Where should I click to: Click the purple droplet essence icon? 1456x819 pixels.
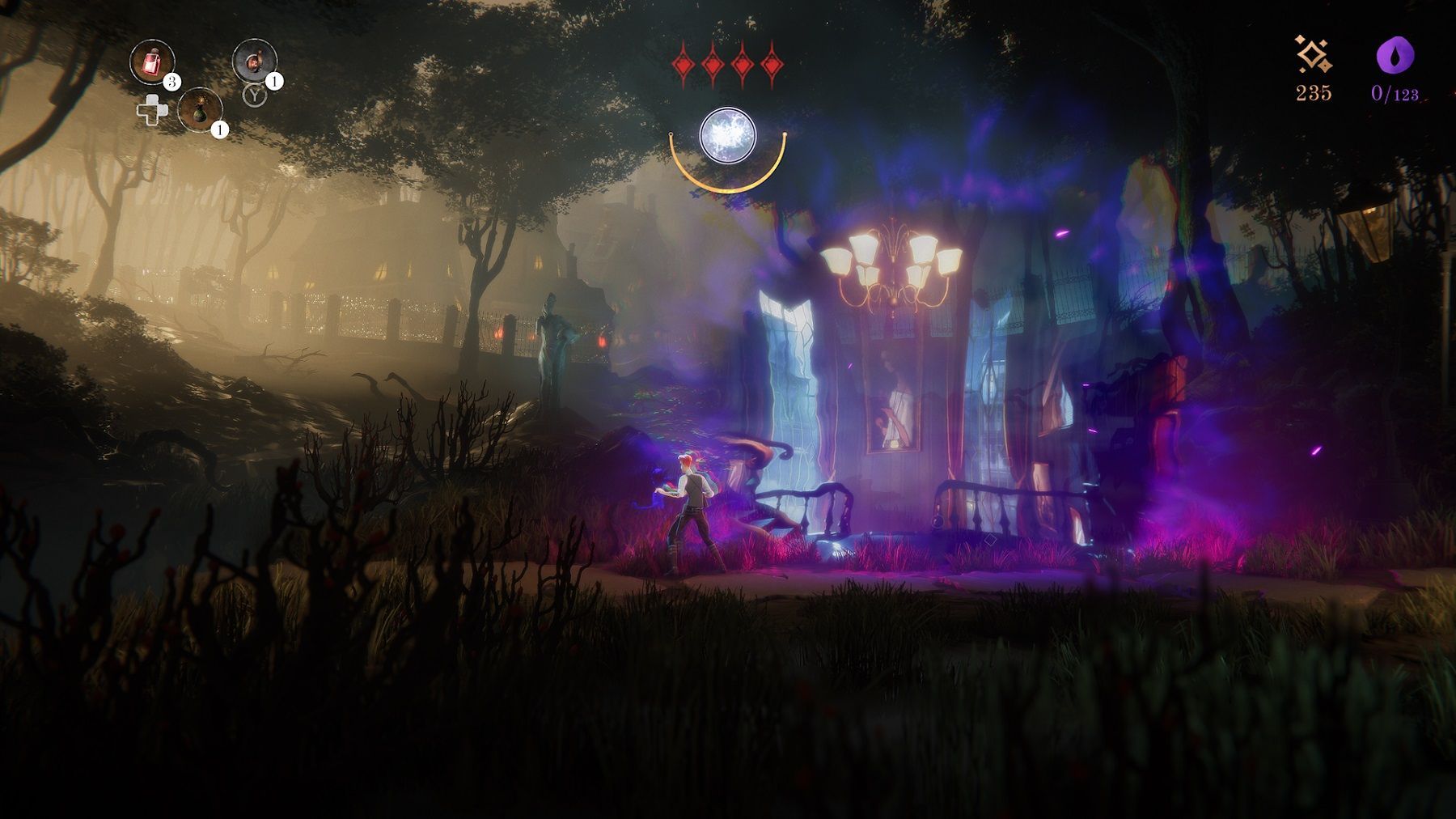point(1395,57)
